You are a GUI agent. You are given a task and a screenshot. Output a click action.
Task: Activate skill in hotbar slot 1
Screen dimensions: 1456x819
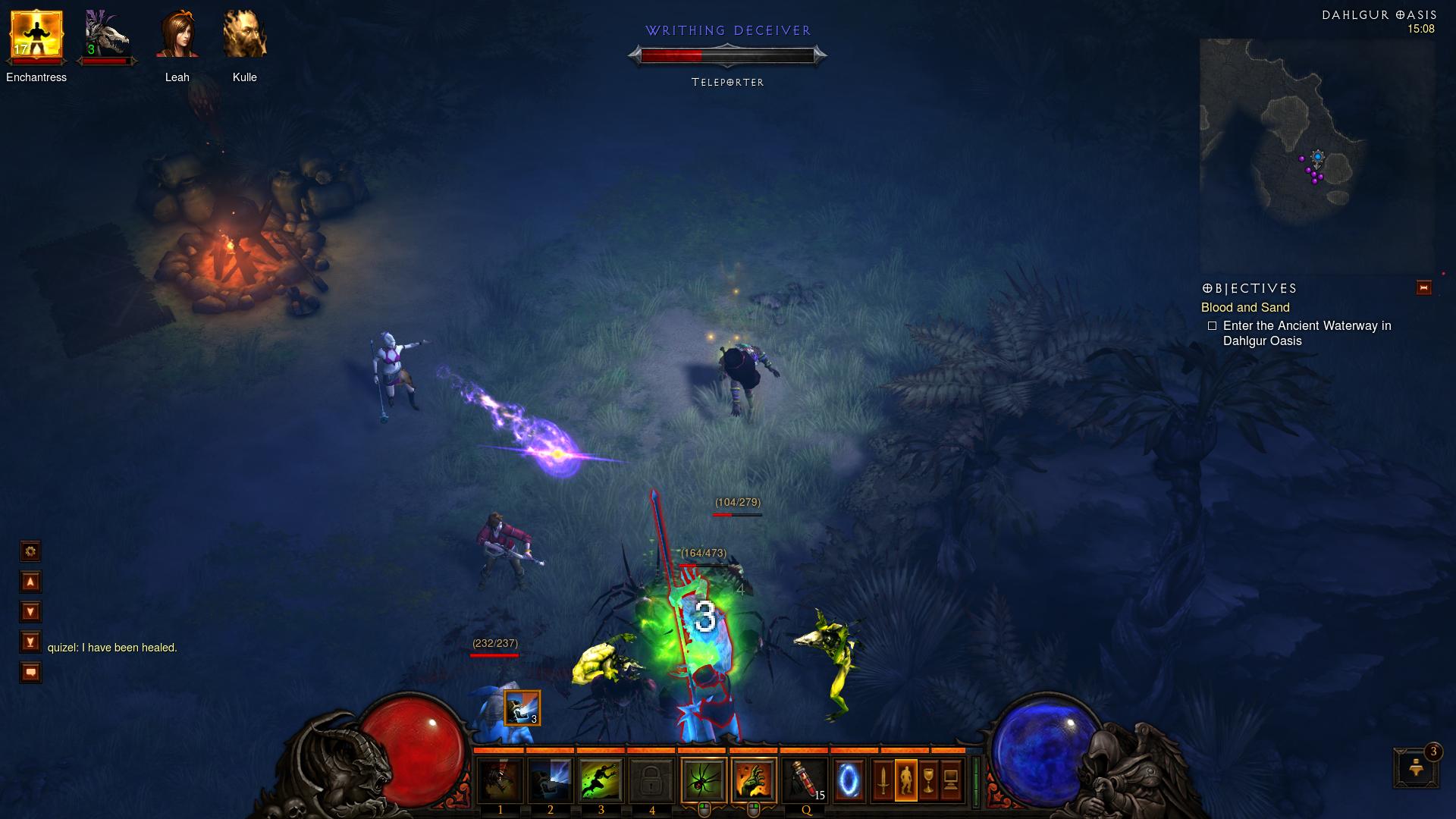500,780
